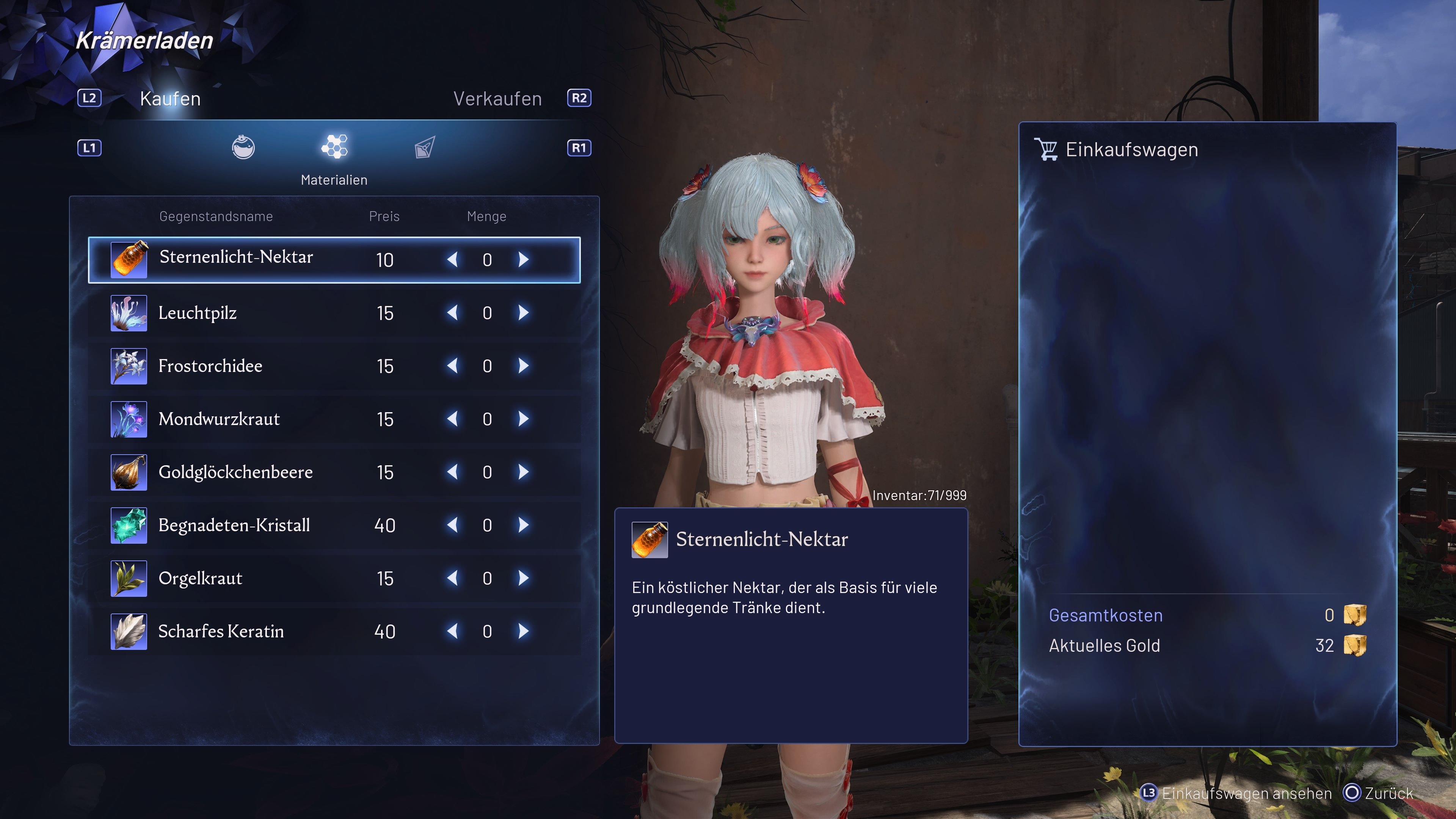Increase Leuchtpilz quantity by one
This screenshot has width=1456, height=819.
click(x=523, y=312)
